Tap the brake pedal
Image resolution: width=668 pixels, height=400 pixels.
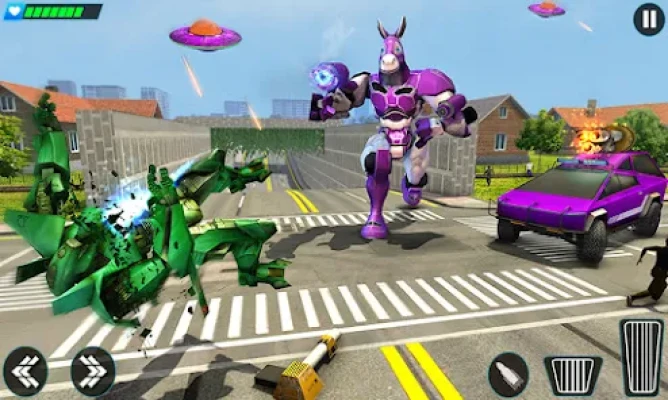(x=573, y=375)
